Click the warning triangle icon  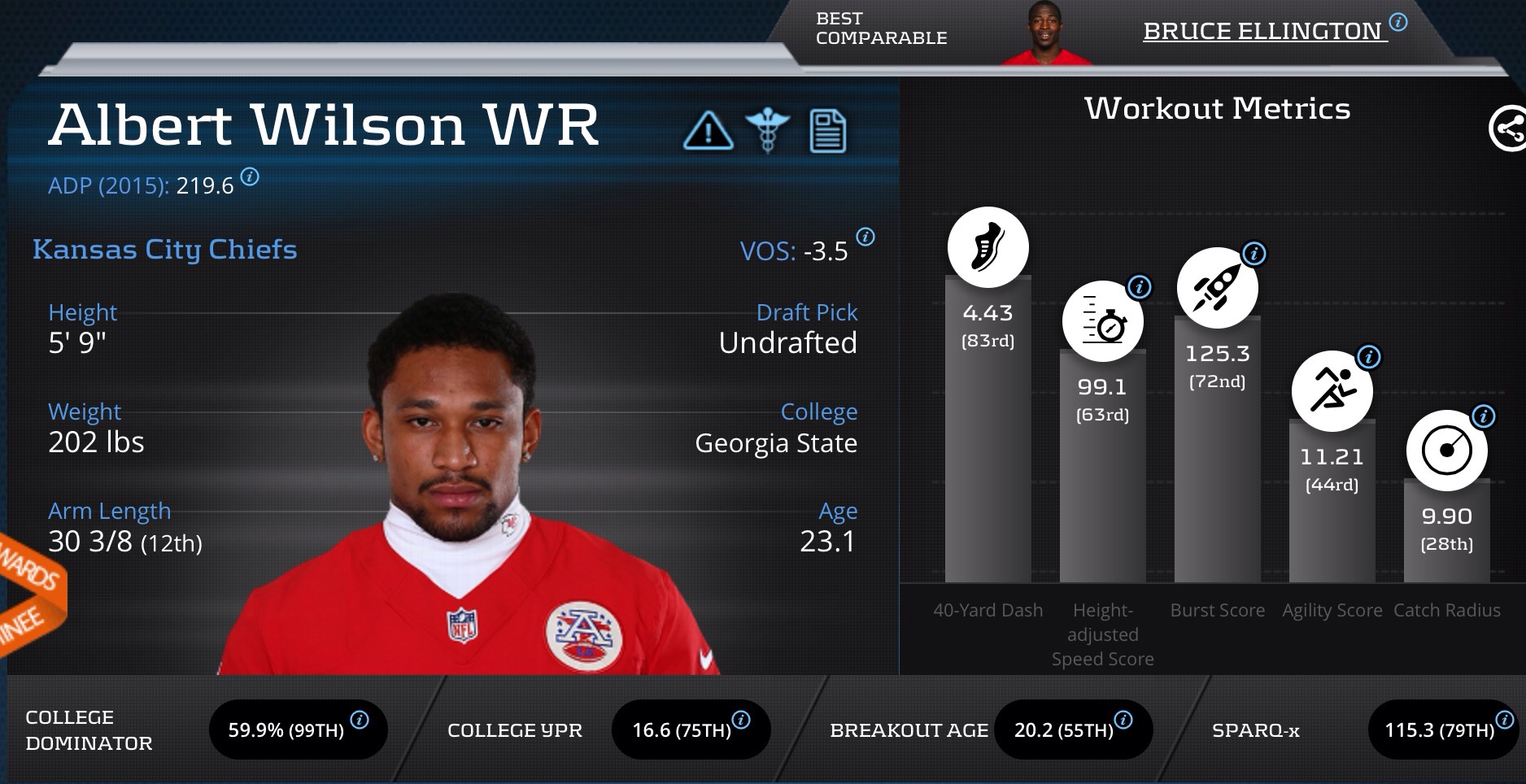[x=708, y=131]
